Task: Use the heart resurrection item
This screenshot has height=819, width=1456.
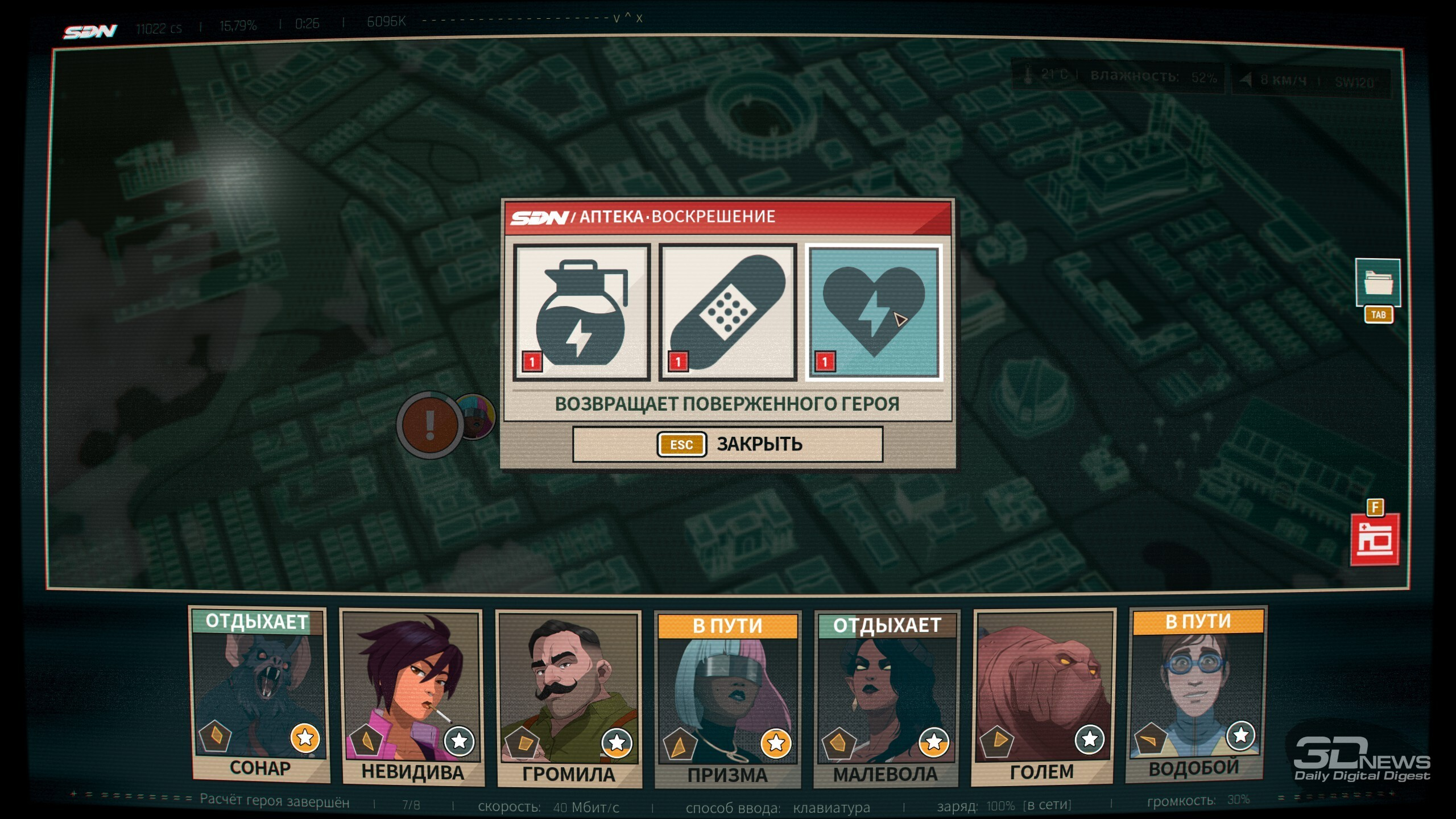Action: [x=874, y=312]
